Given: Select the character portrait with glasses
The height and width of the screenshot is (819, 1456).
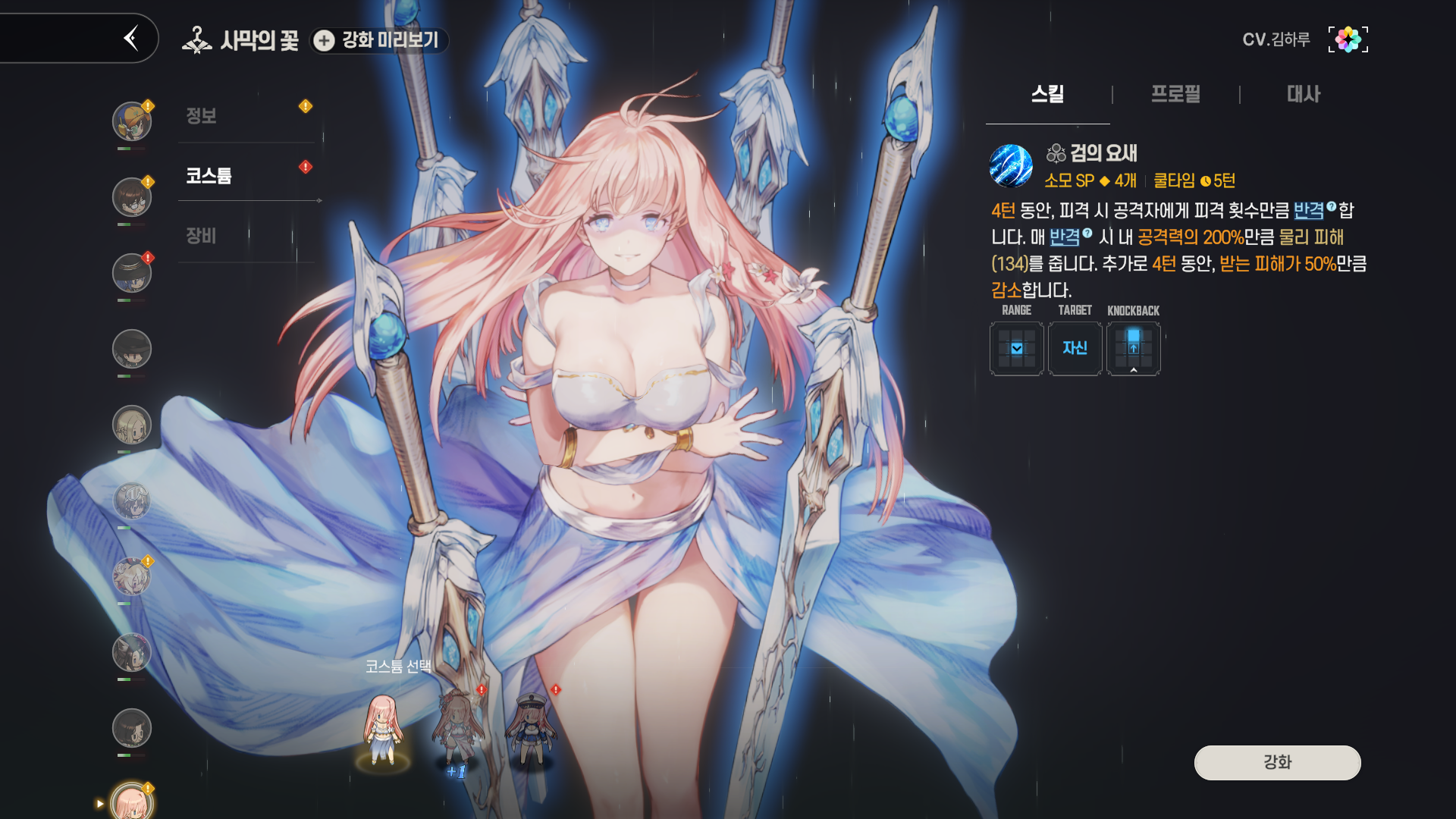Looking at the screenshot, I should point(132,197).
